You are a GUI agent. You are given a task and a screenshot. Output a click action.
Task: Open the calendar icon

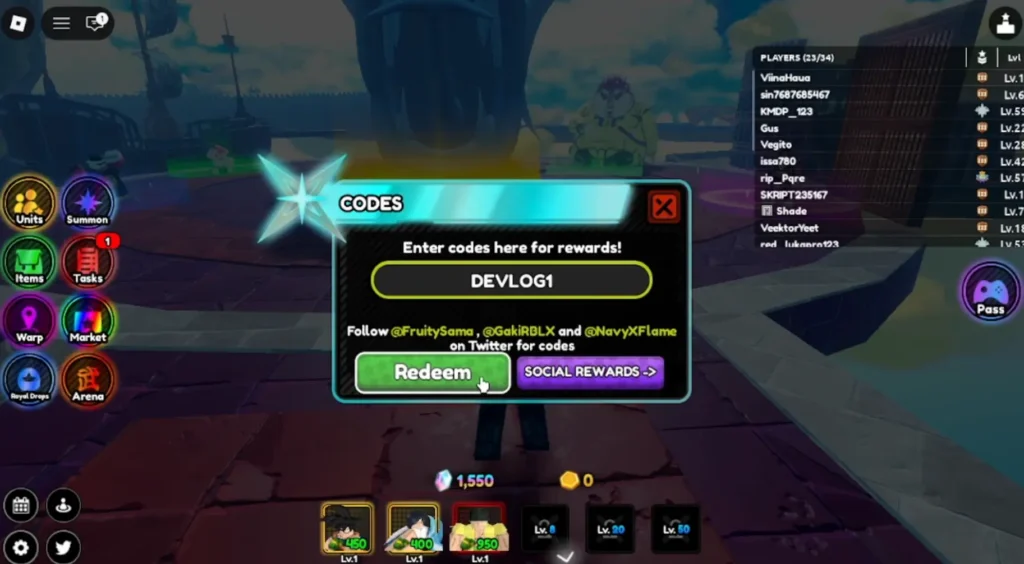pyautogui.click(x=20, y=505)
